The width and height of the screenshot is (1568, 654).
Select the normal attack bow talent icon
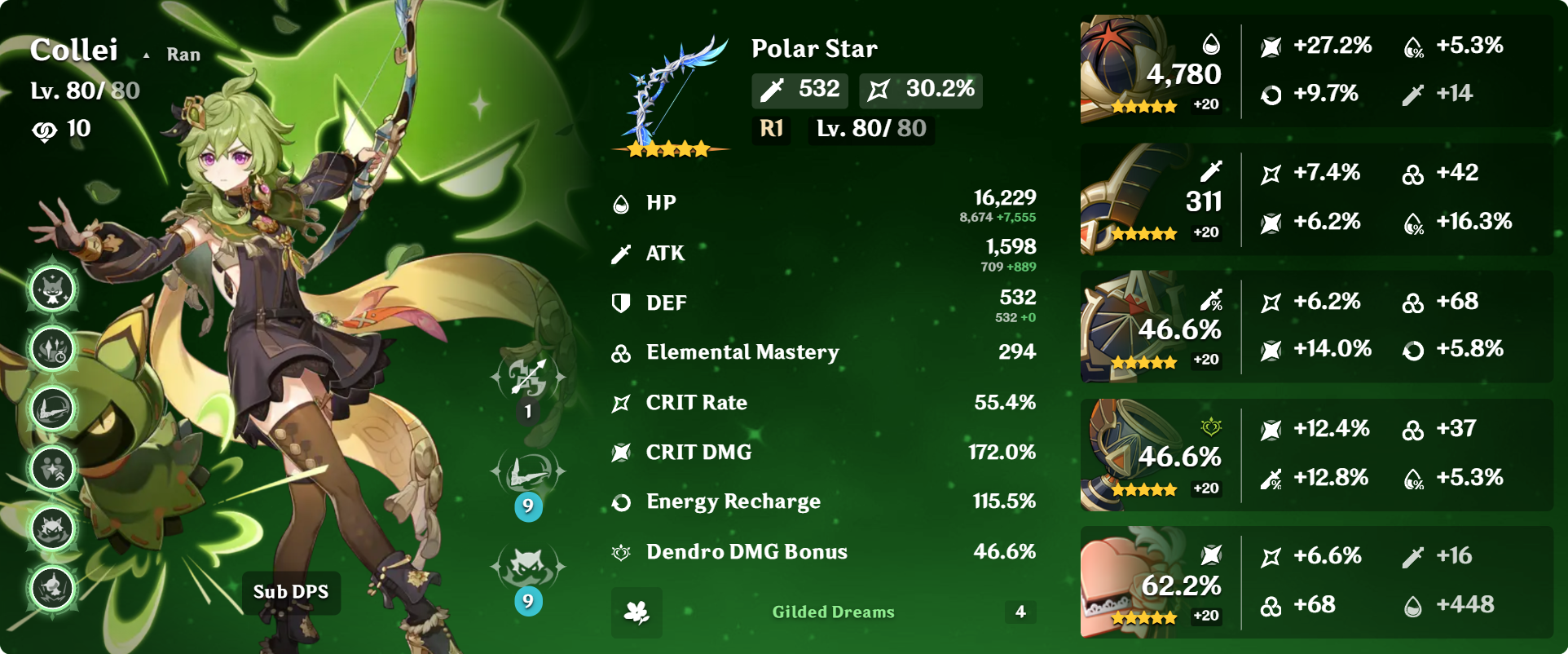point(528,378)
